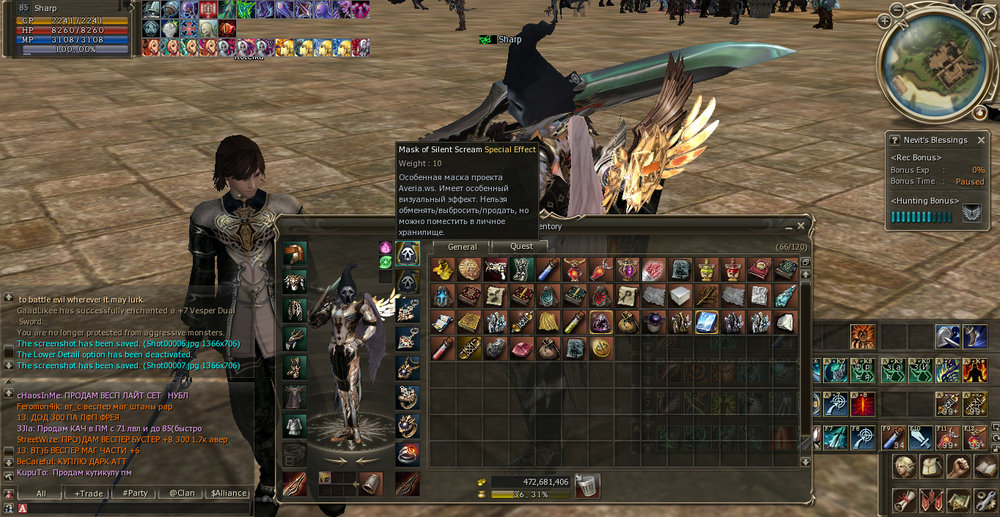The width and height of the screenshot is (1000, 517).
Task: Show the @Clan chat channel
Action: 181,493
